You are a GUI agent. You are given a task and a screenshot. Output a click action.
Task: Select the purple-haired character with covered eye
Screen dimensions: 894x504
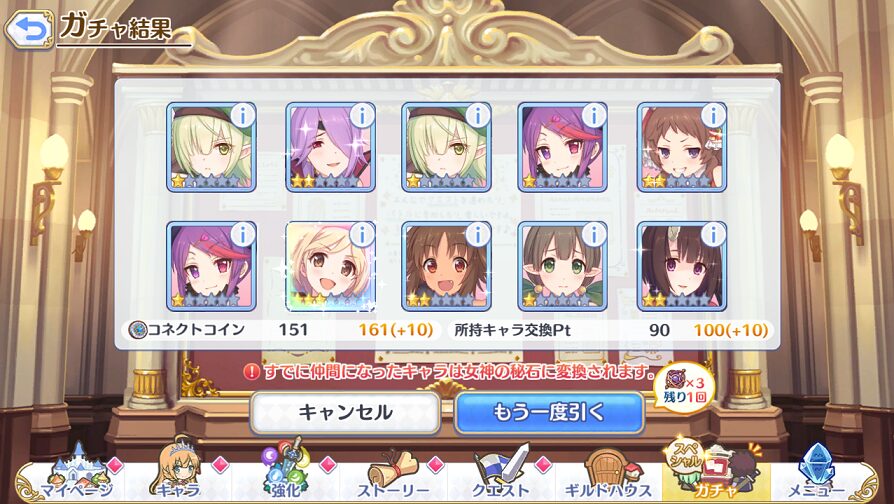[325, 148]
